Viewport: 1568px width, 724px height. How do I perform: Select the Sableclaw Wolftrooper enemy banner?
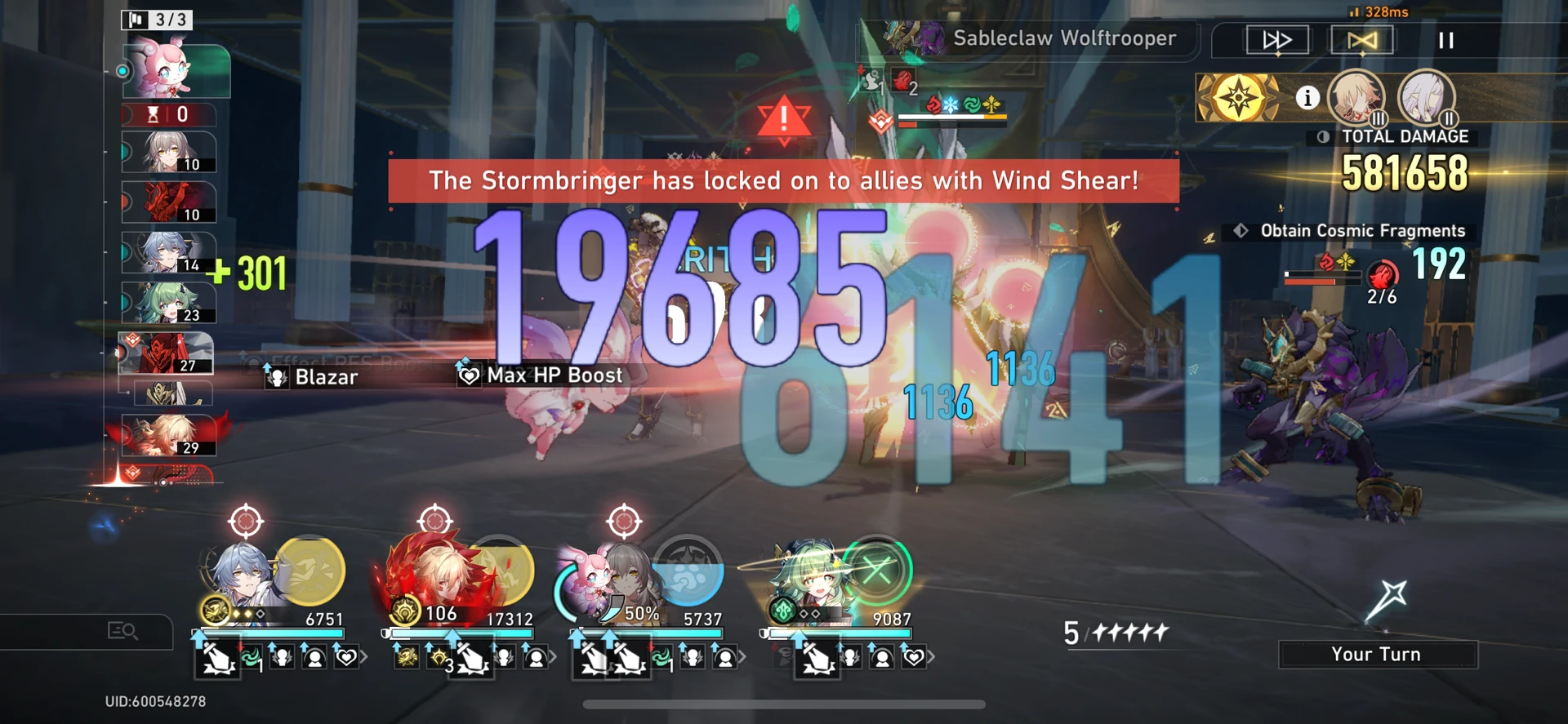[1062, 38]
